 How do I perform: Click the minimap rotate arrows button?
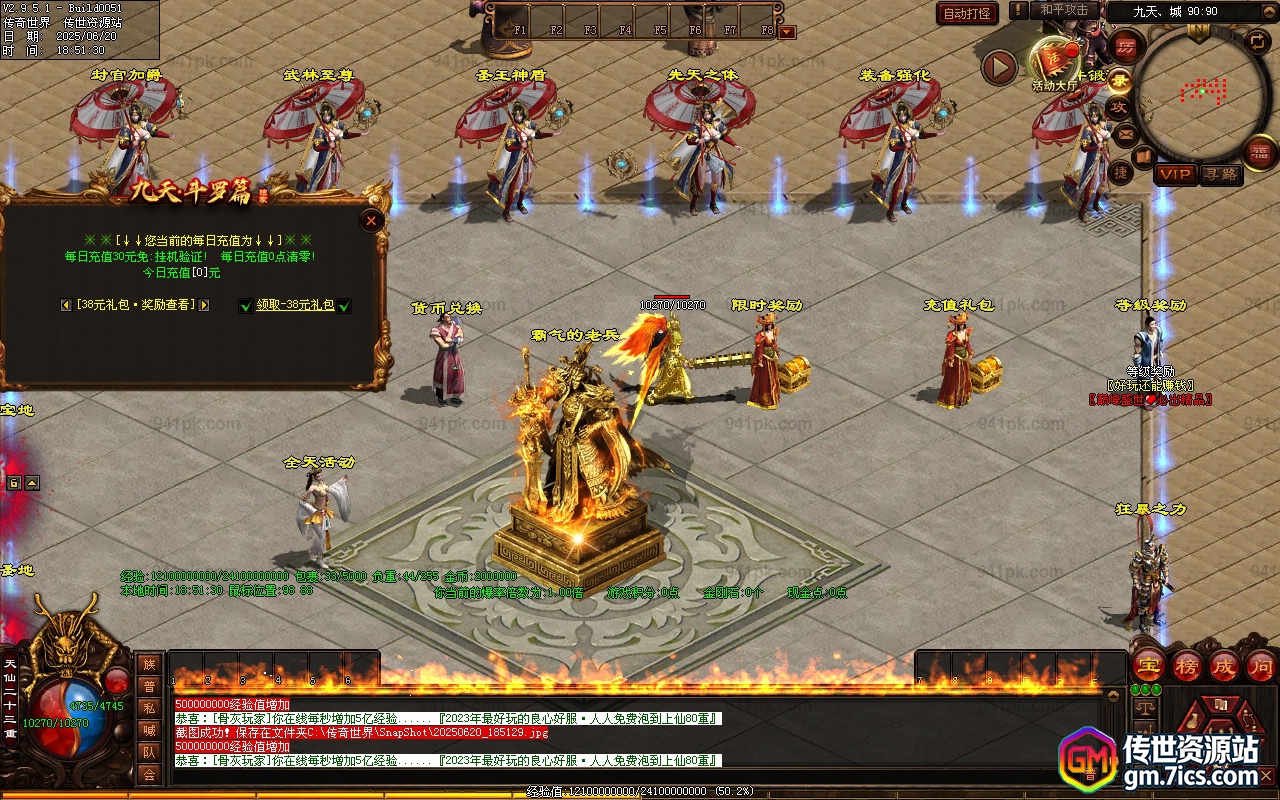point(1257,42)
